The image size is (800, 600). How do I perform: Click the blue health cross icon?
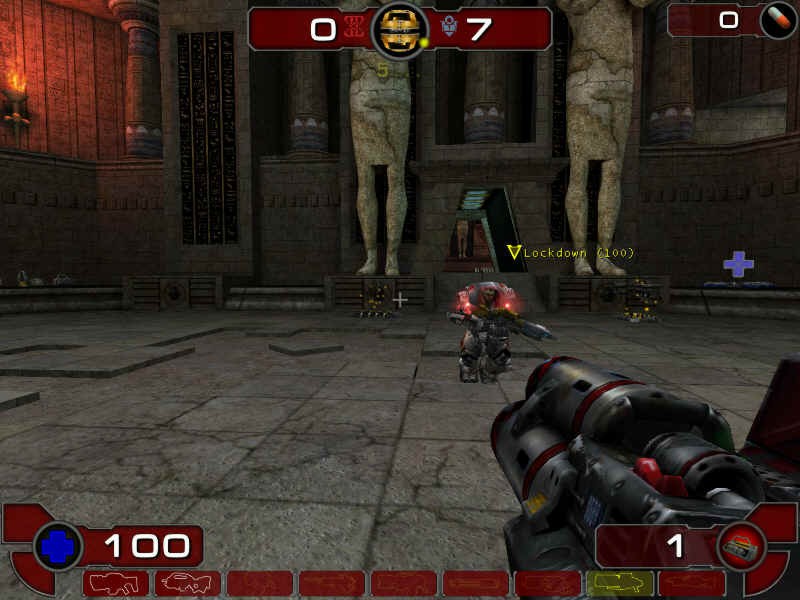(x=58, y=547)
